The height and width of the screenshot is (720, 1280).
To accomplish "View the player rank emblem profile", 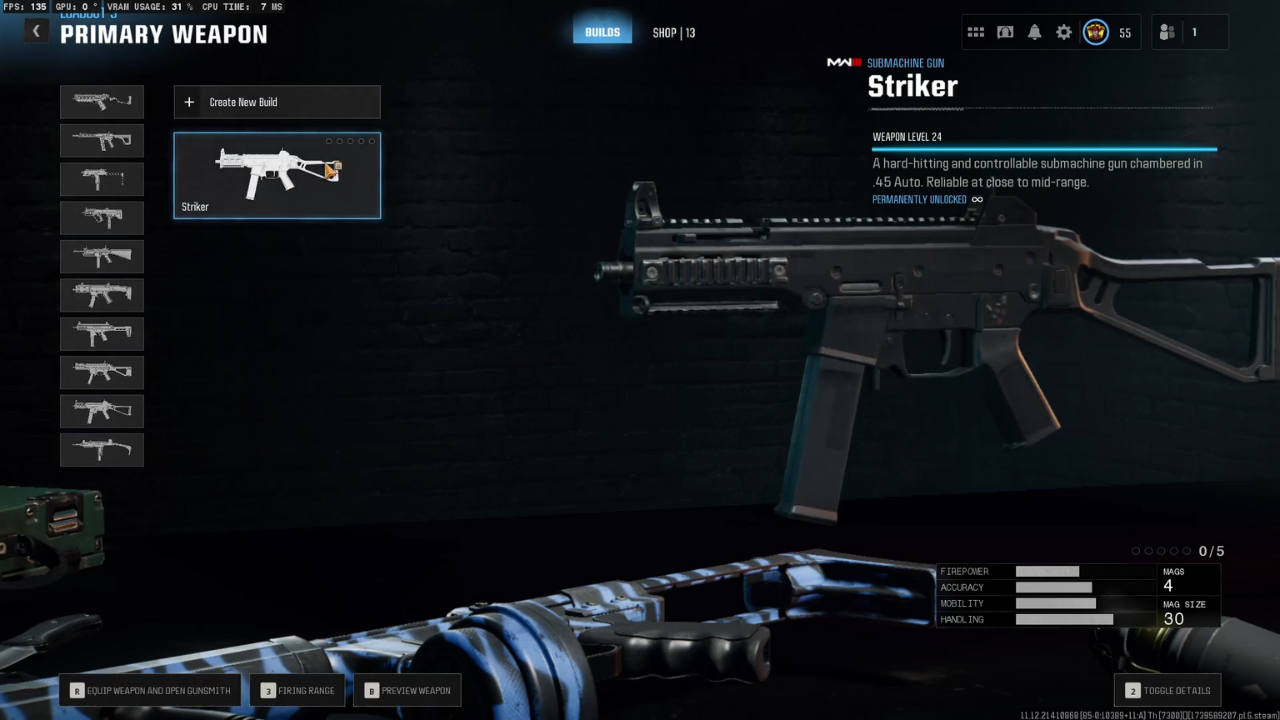I will [x=1096, y=33].
